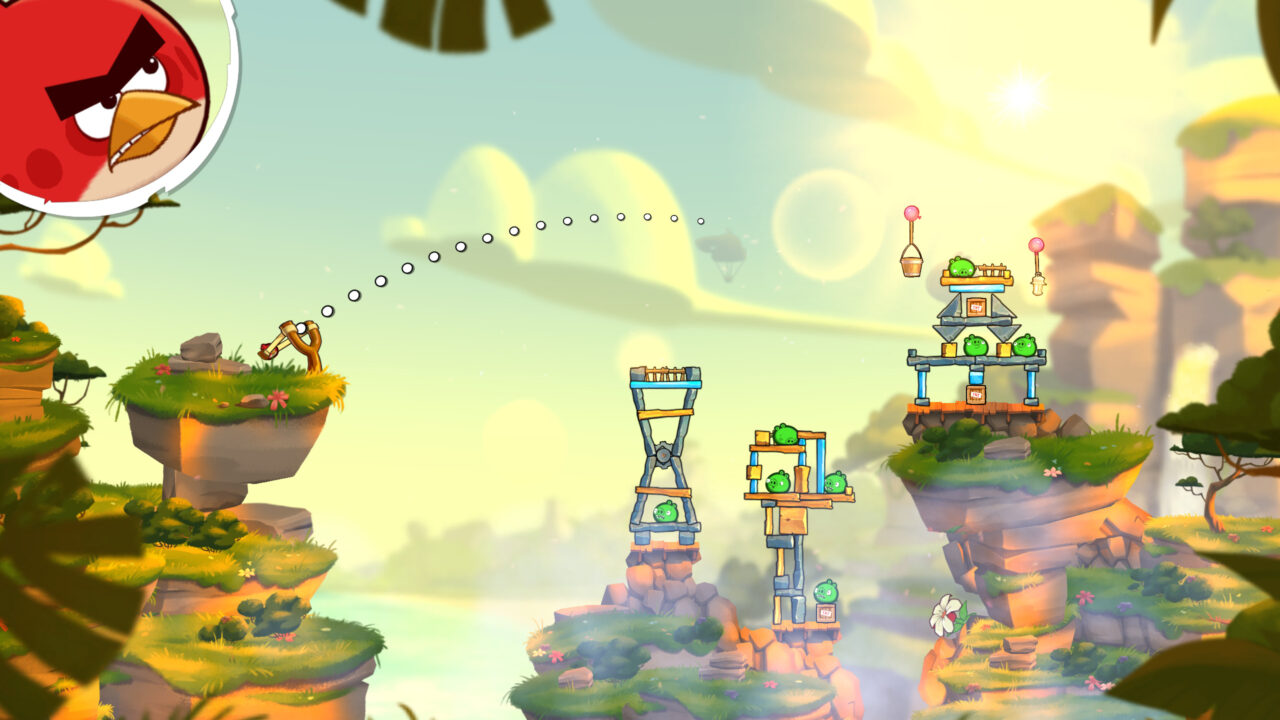The image size is (1280, 720).
Task: Tap the hanging lantern on the right
Action: (x=1036, y=283)
